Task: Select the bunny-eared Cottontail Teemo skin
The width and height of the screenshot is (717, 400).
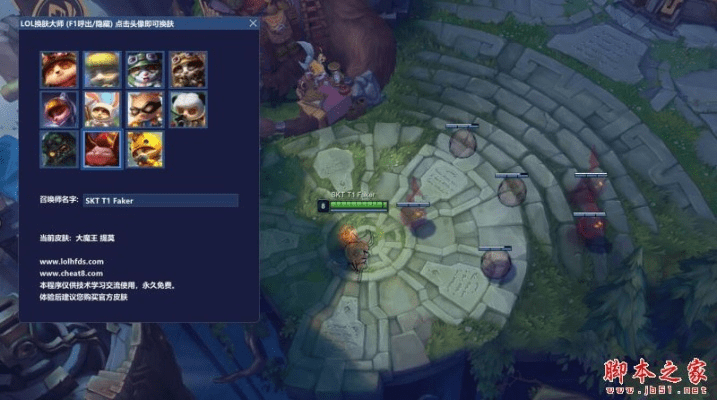Action: pyautogui.click(x=101, y=108)
